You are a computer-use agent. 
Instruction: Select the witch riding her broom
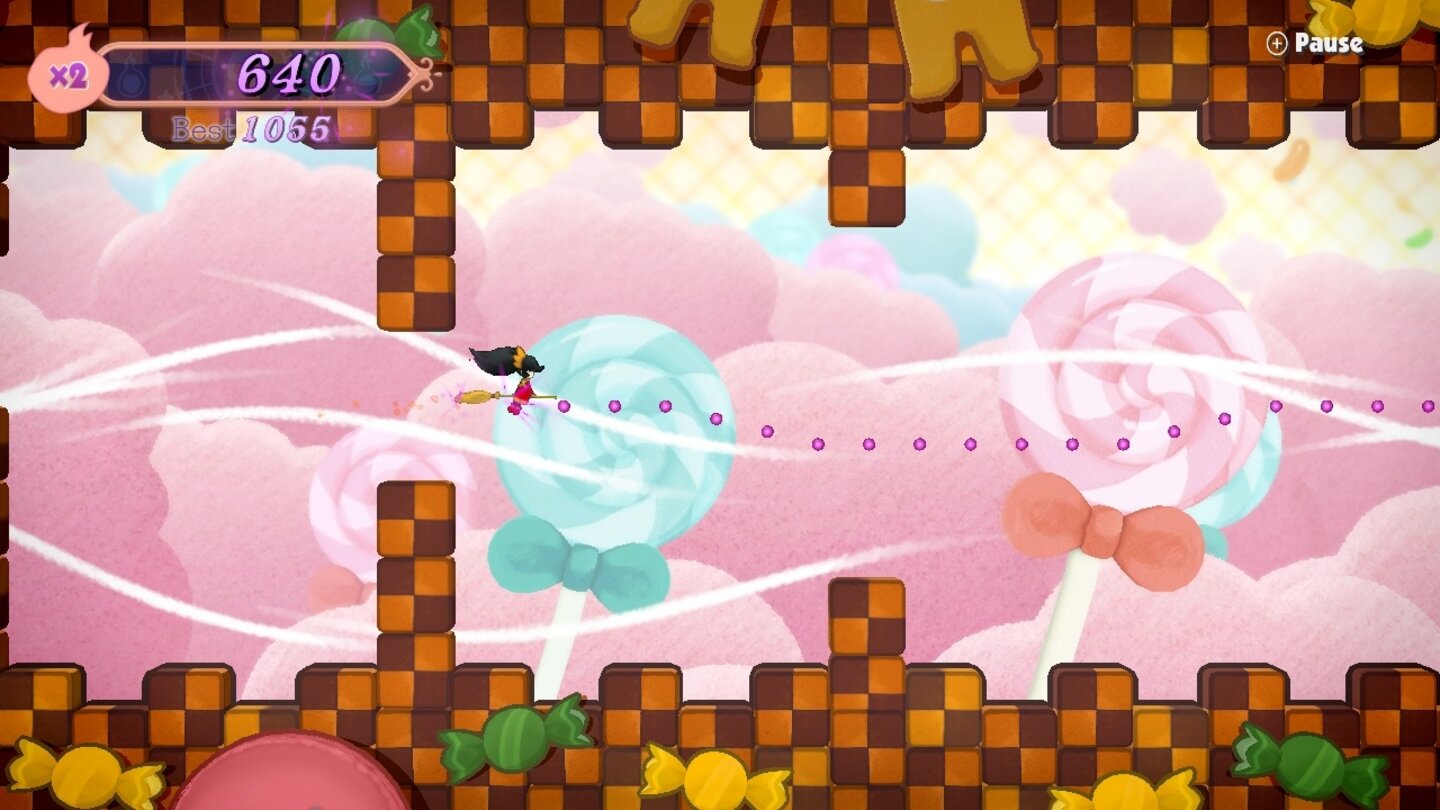(x=520, y=380)
